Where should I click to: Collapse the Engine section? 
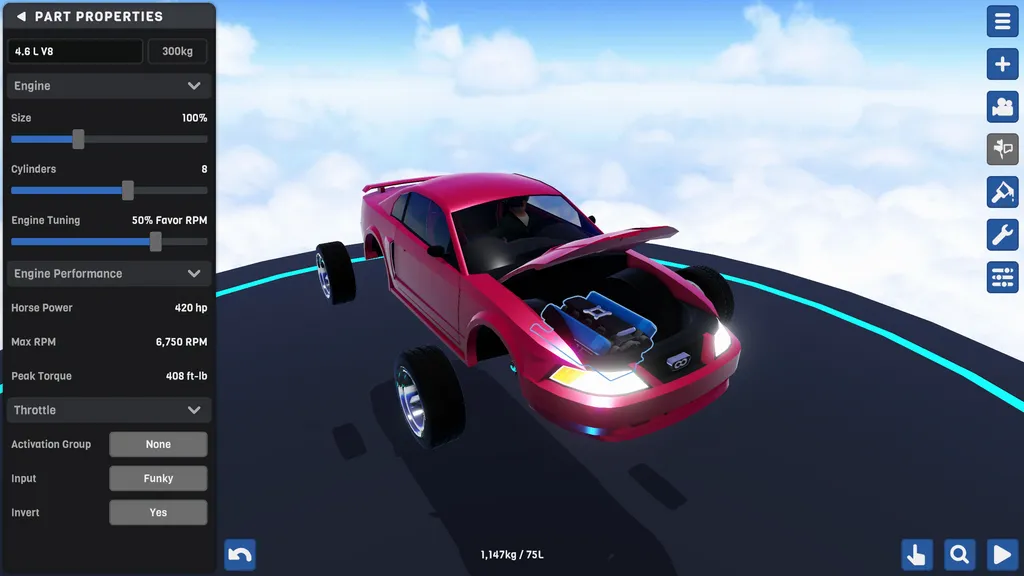pyautogui.click(x=194, y=86)
